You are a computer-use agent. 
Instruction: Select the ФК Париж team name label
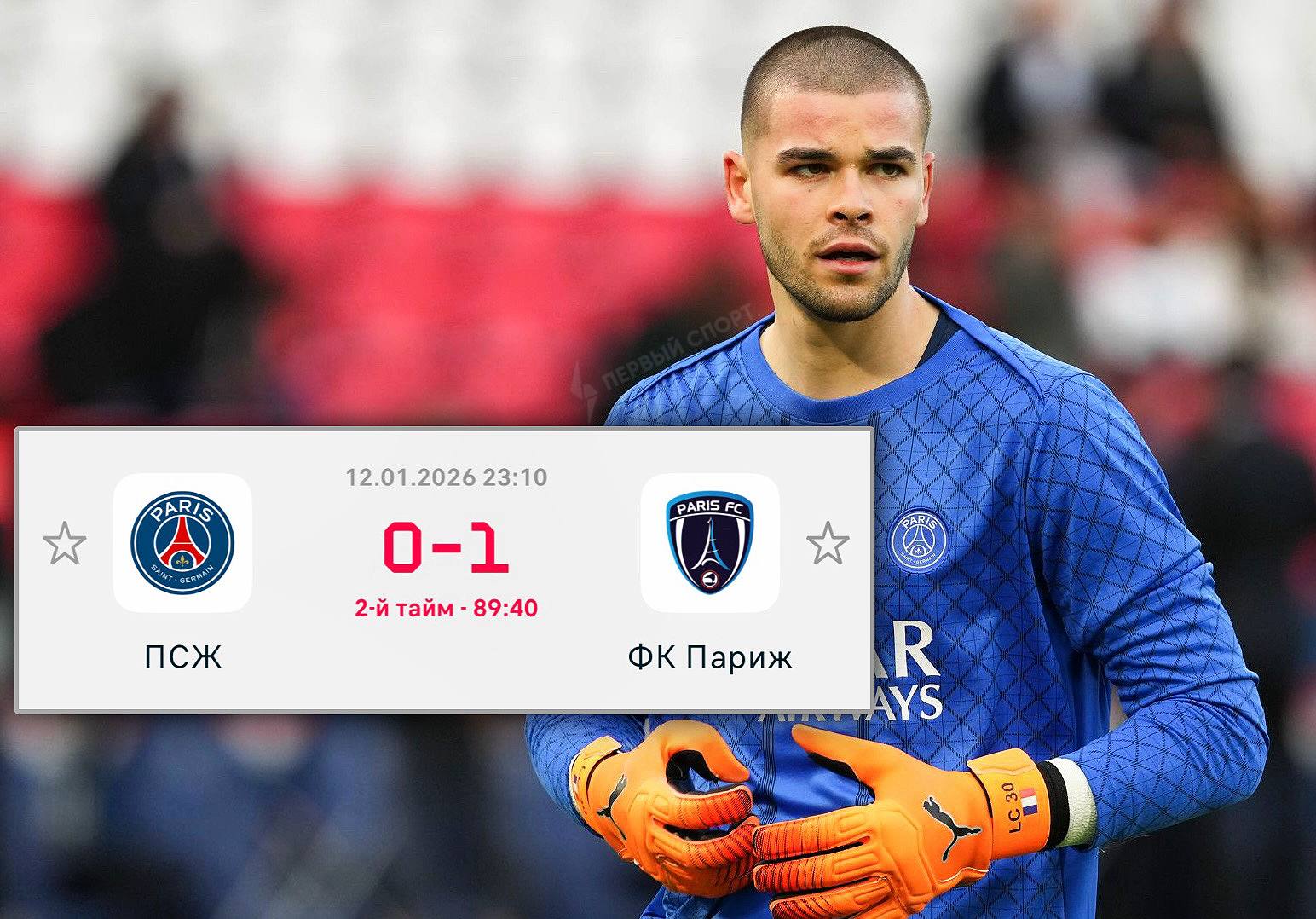[x=709, y=657]
